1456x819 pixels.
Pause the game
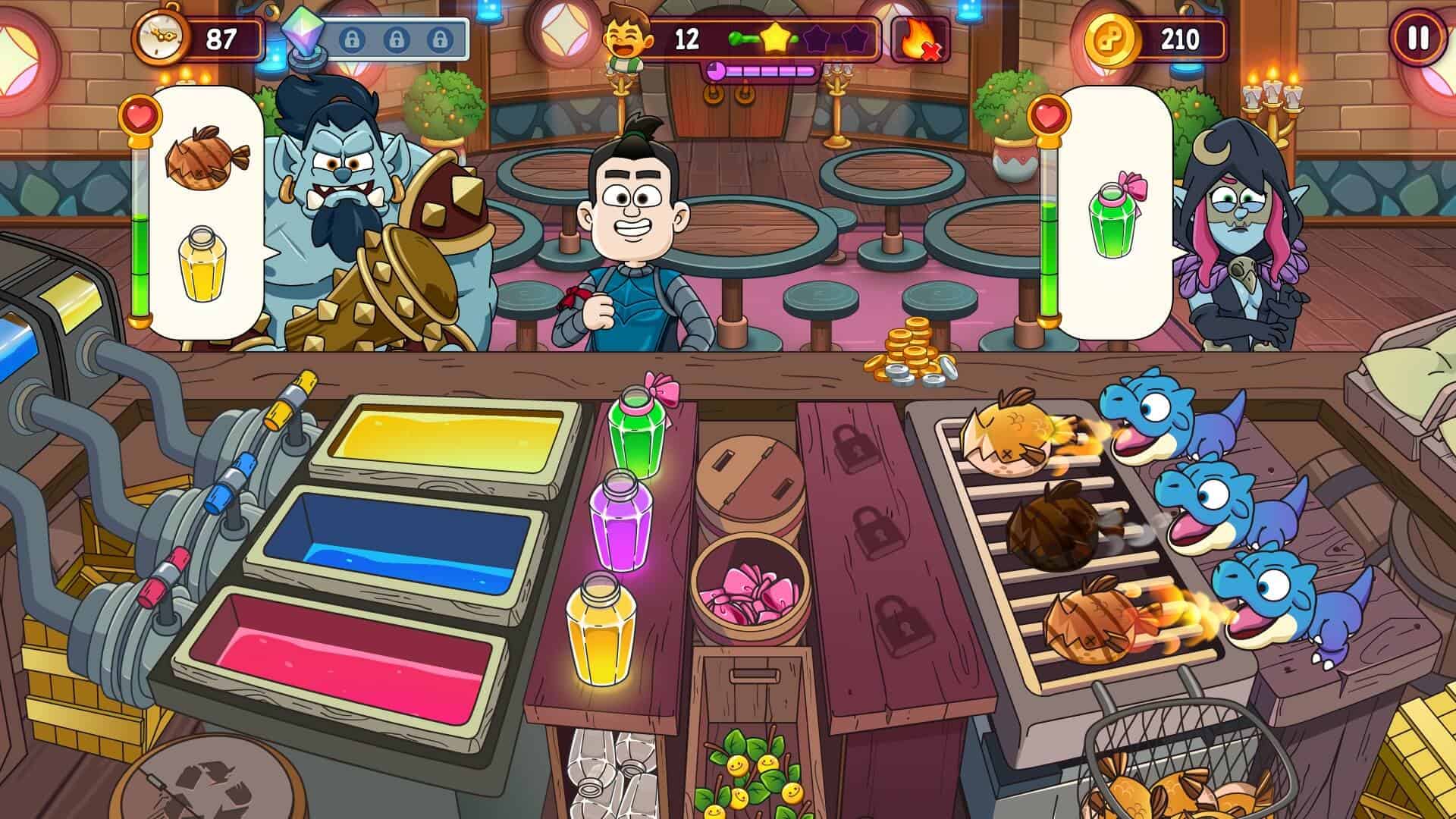[x=1417, y=38]
